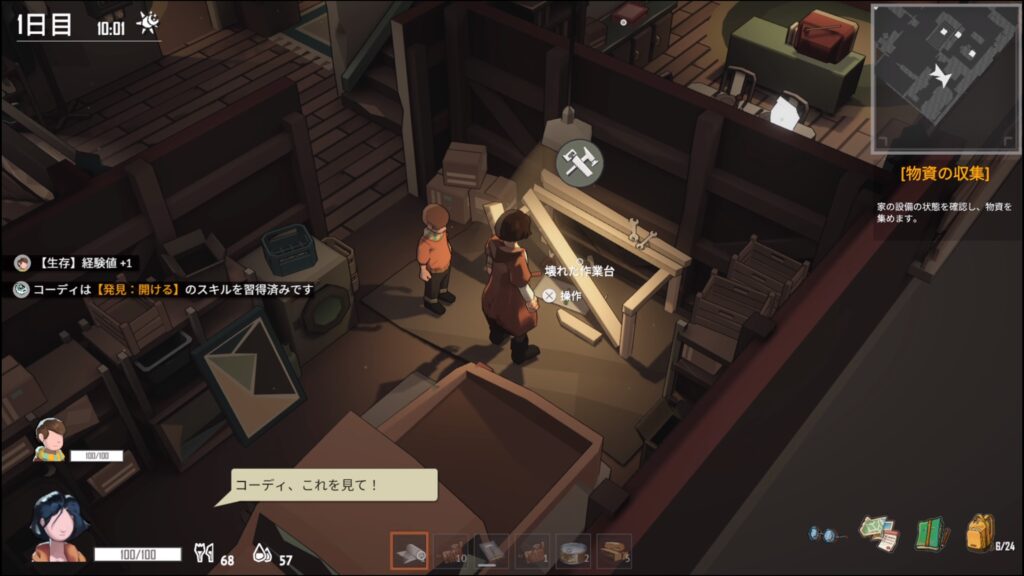The image size is (1024, 576).
Task: Open the map and notes icon
Action: (x=880, y=533)
